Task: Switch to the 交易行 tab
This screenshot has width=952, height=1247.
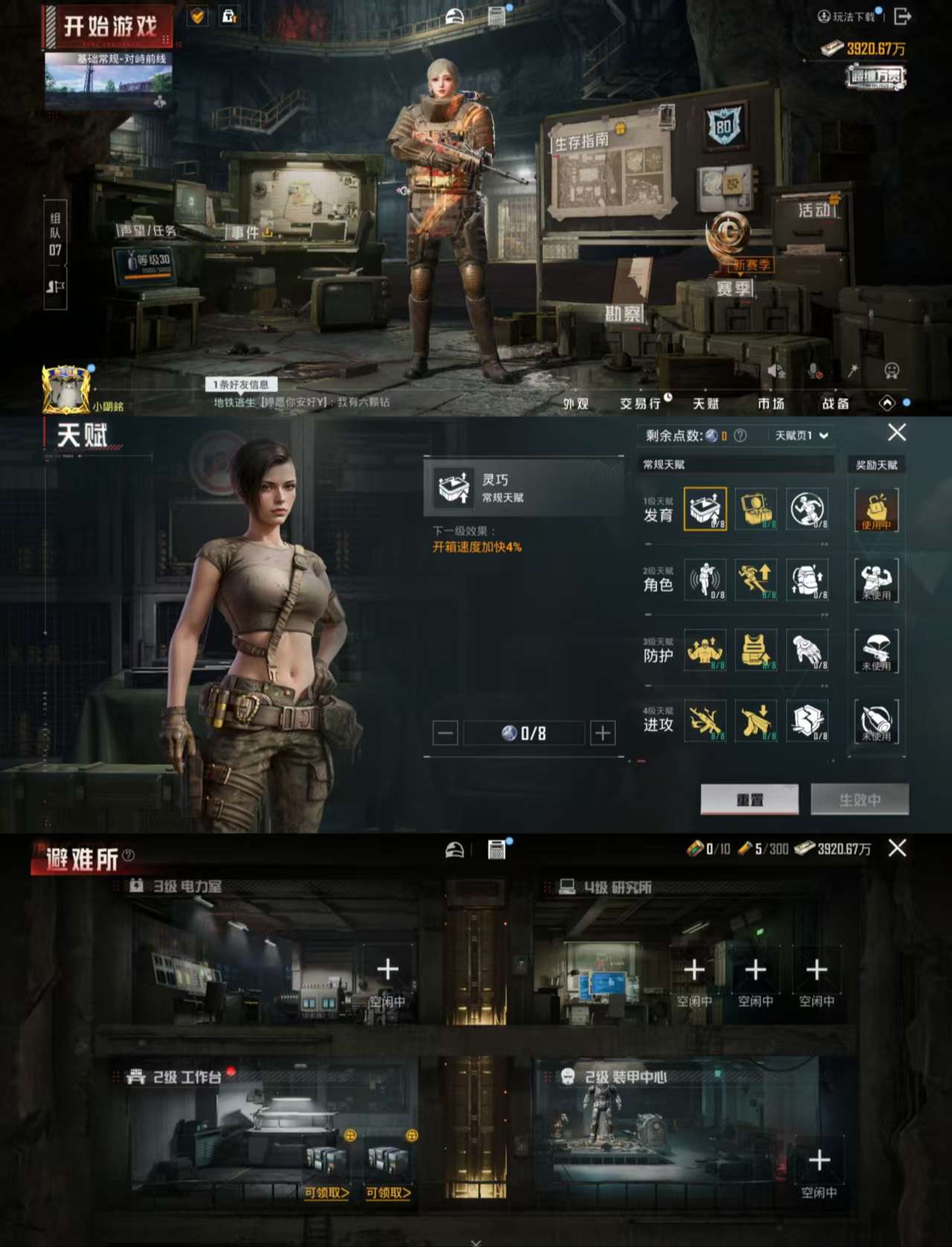Action: pyautogui.click(x=639, y=405)
